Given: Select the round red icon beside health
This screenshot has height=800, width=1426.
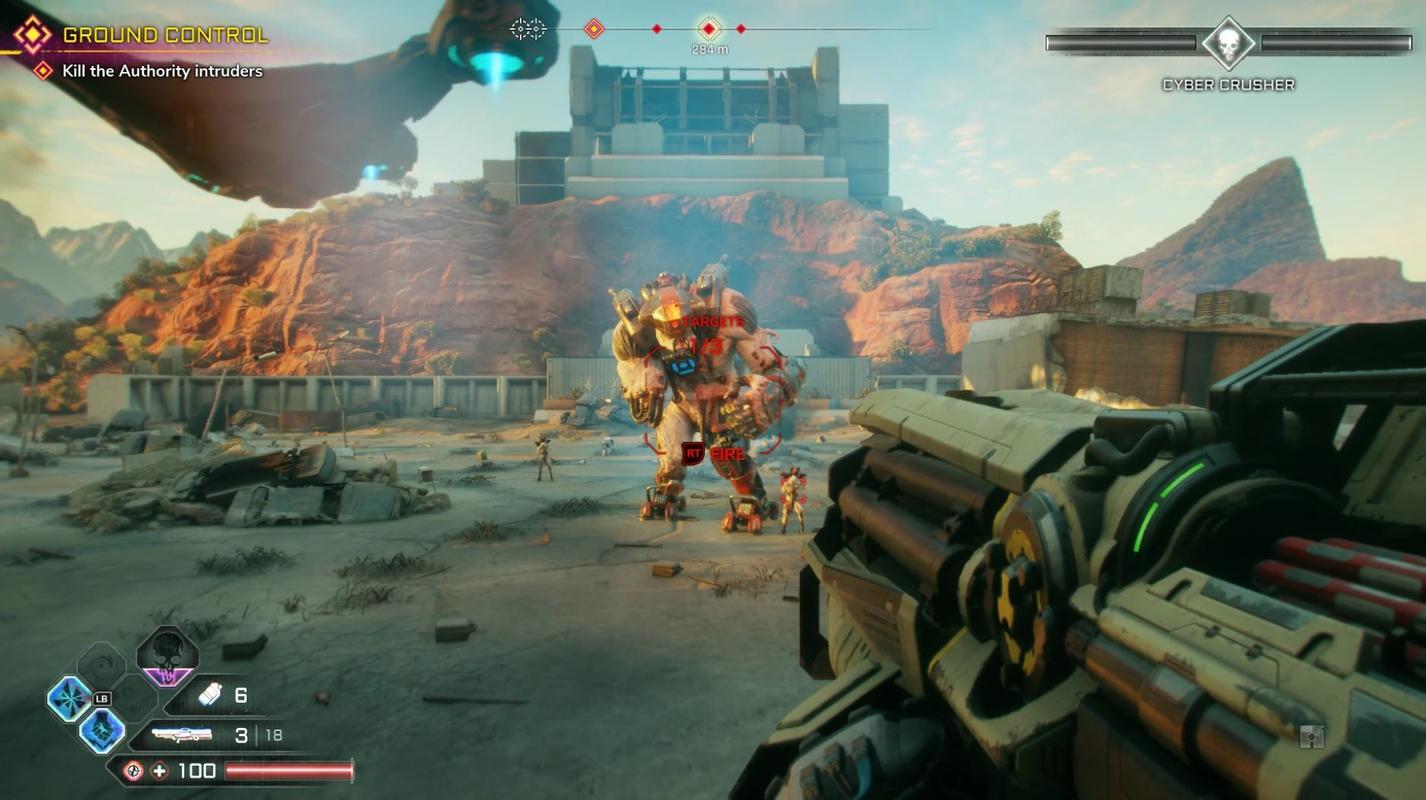Looking at the screenshot, I should [x=133, y=770].
